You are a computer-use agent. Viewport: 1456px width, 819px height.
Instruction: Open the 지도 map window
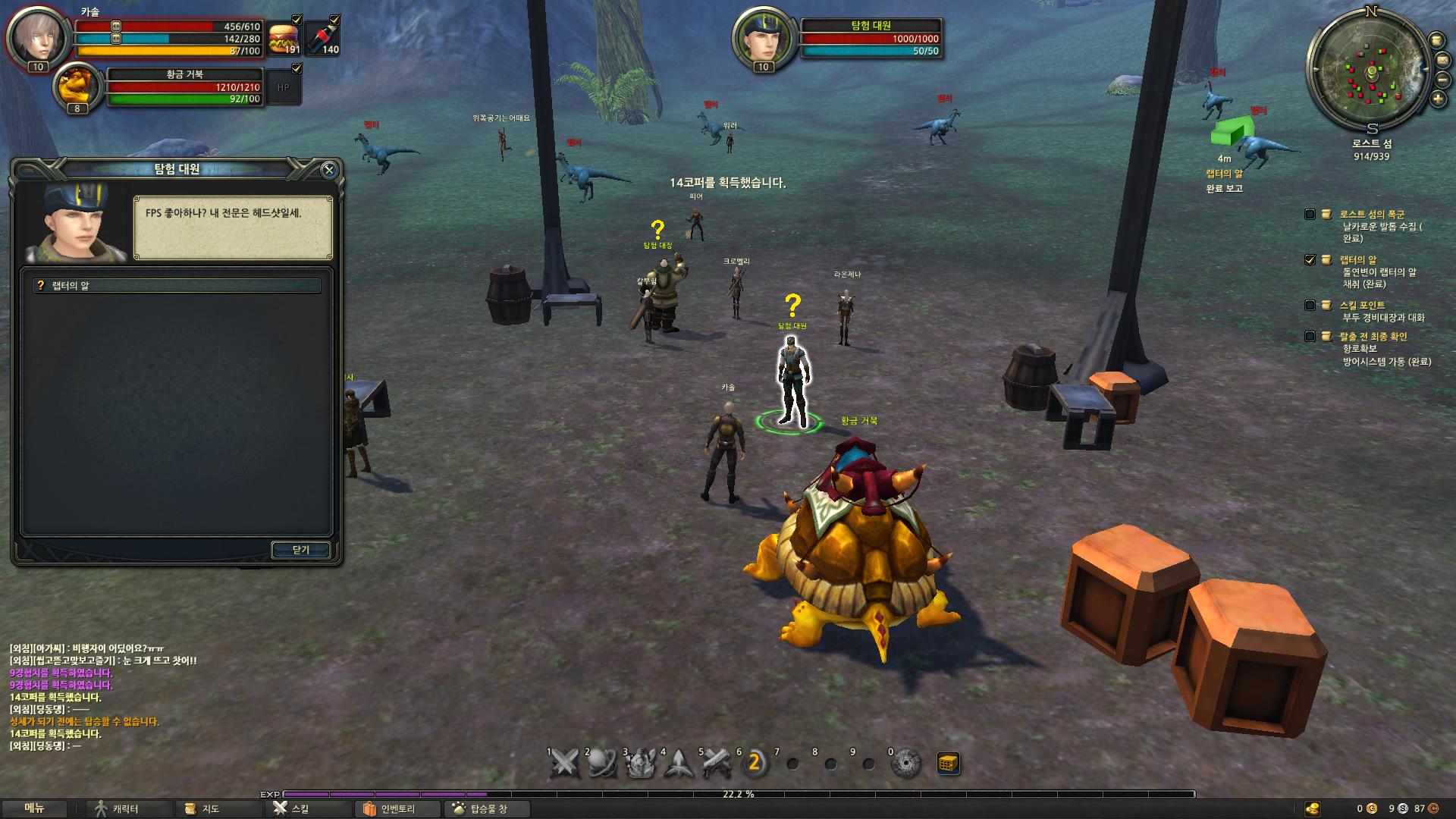coord(202,809)
